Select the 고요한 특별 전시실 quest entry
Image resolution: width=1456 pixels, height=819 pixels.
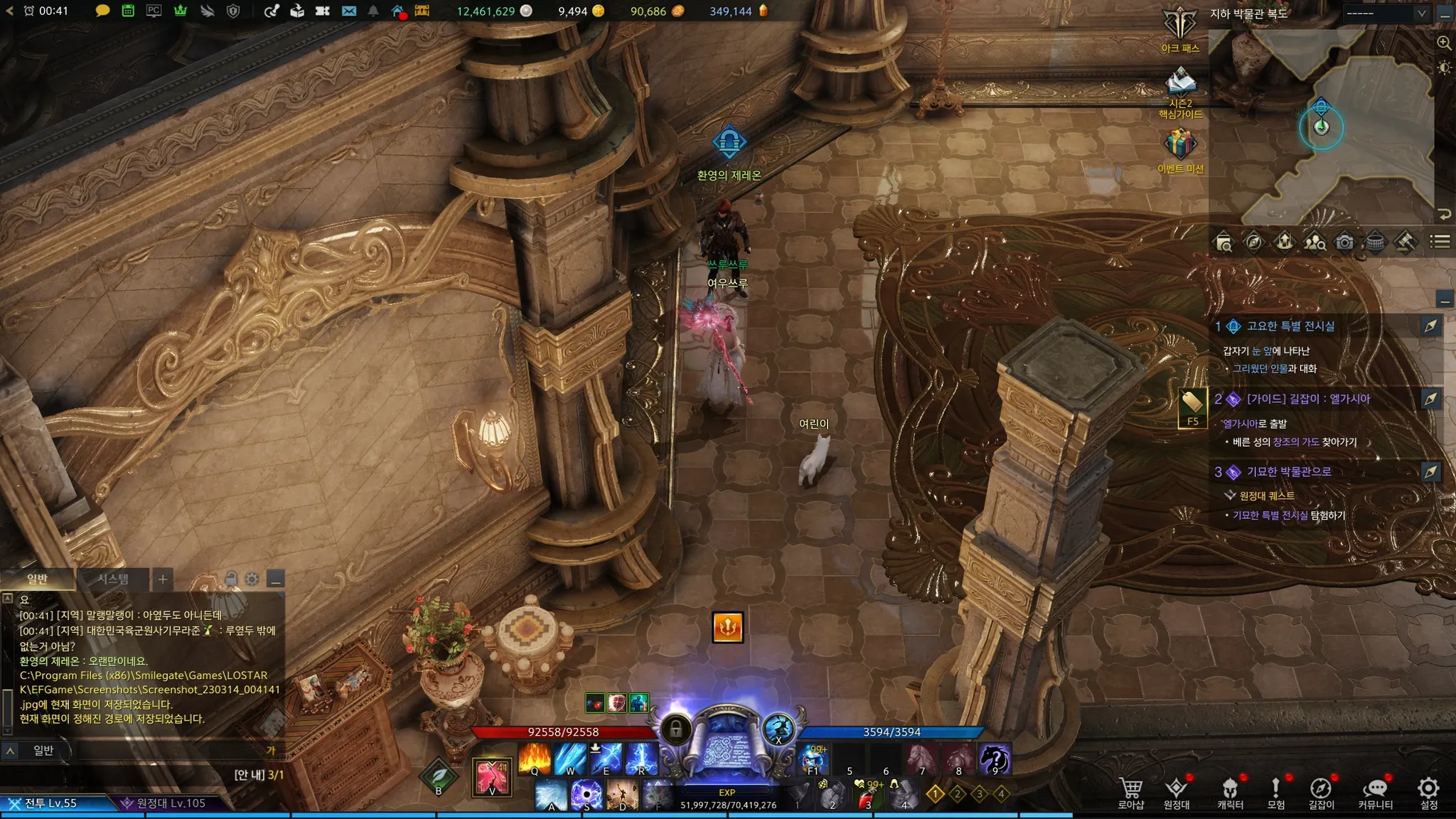click(x=1290, y=326)
